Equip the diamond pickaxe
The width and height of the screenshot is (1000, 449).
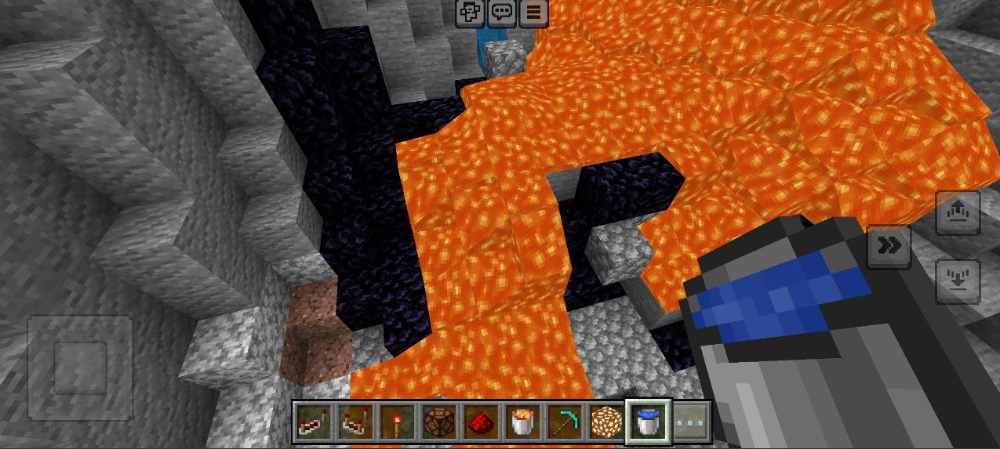(565, 420)
